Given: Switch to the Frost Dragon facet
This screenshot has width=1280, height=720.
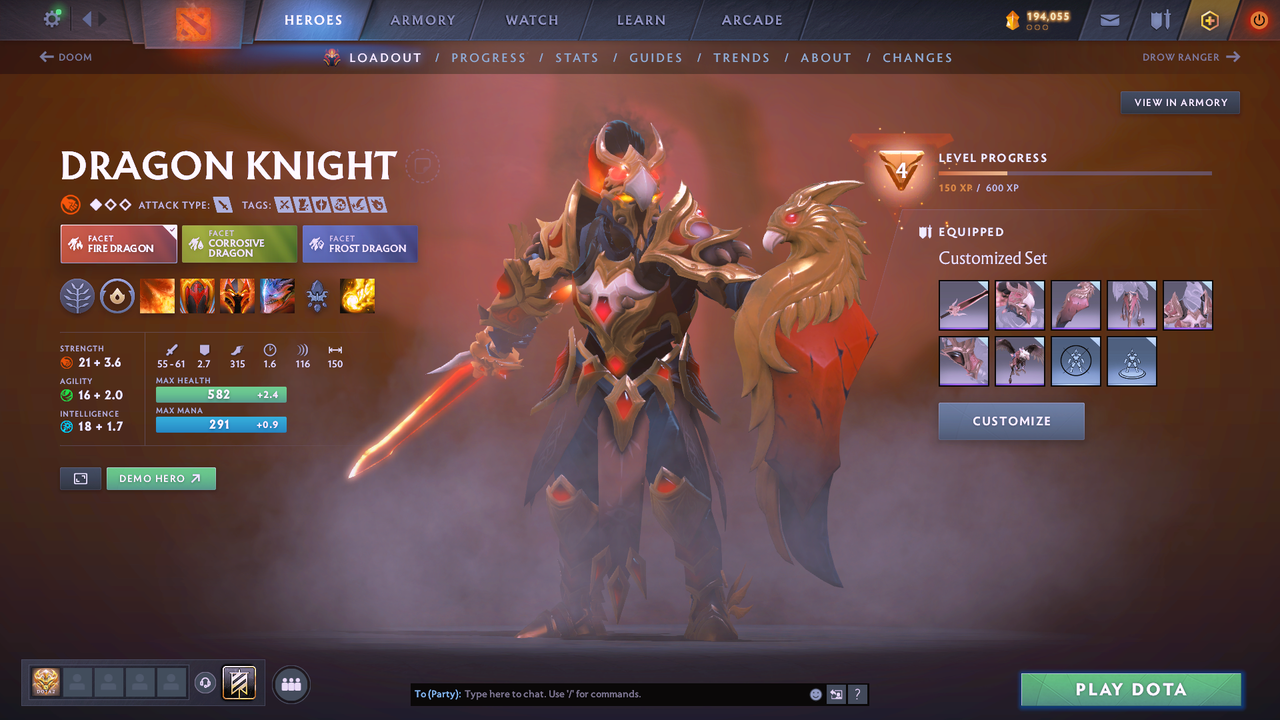Looking at the screenshot, I should [359, 243].
